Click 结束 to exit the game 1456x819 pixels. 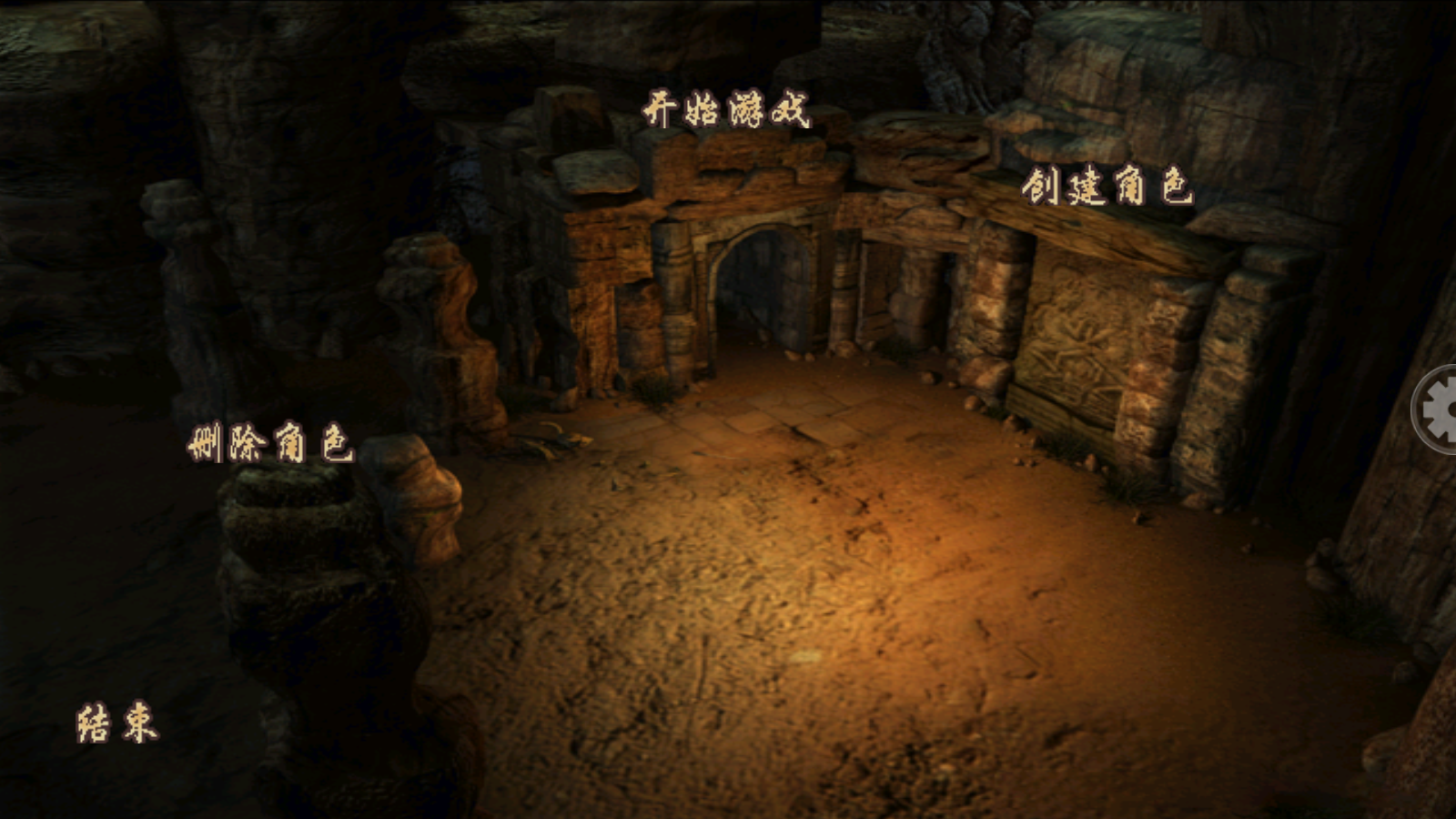click(x=117, y=723)
